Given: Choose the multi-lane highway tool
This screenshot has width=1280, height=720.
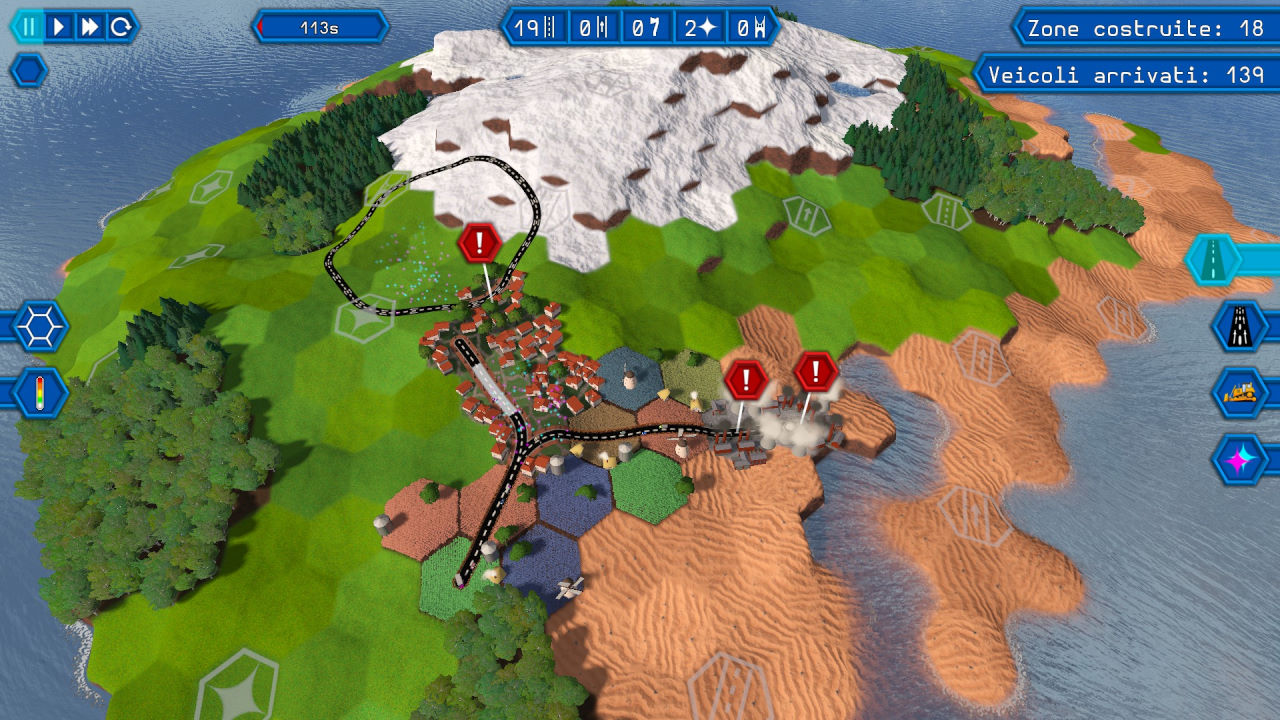Looking at the screenshot, I should pos(1240,326).
